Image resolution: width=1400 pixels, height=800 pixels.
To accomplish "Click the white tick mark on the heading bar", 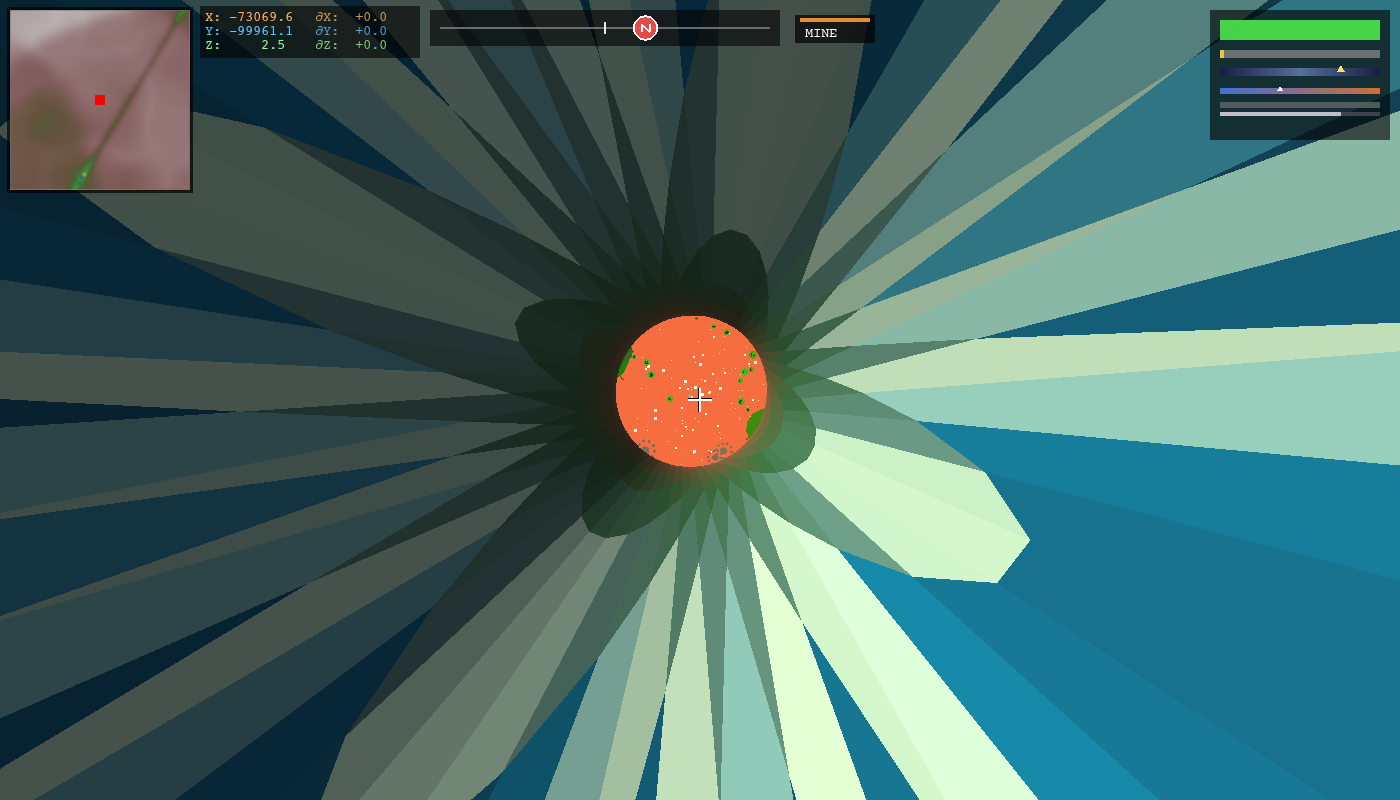I will click(604, 28).
